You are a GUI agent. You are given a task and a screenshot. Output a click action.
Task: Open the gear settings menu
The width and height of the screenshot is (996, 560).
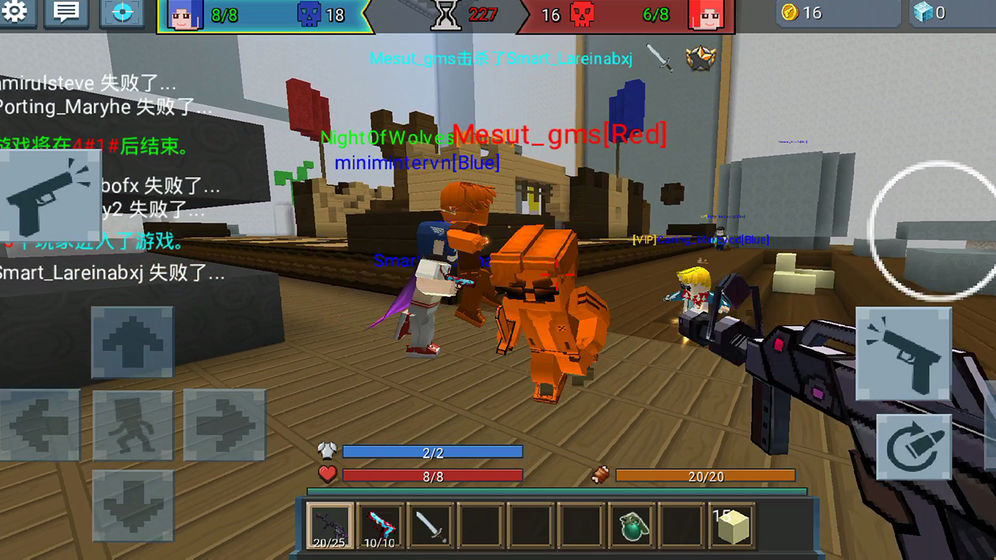coord(18,13)
